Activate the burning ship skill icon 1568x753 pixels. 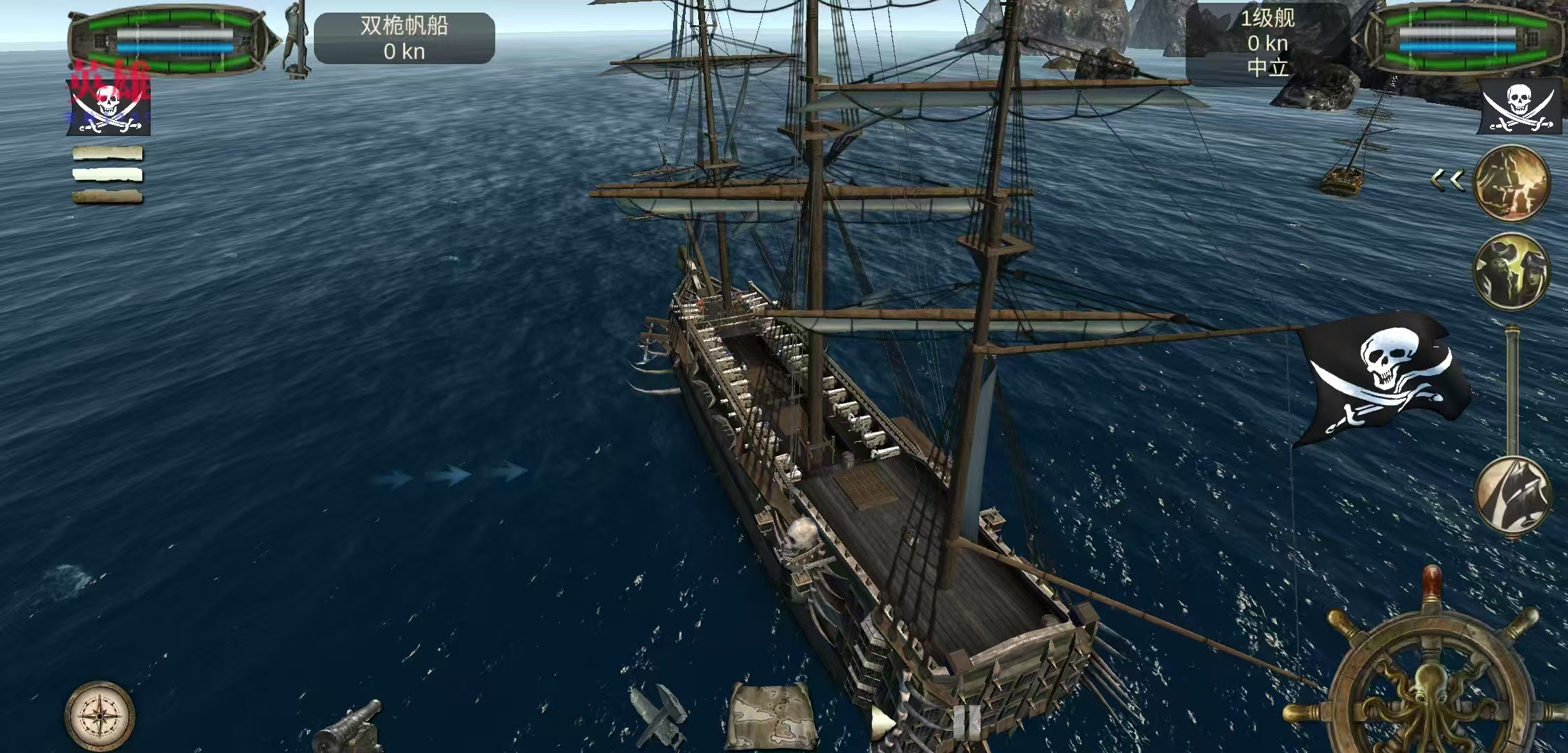1511,183
